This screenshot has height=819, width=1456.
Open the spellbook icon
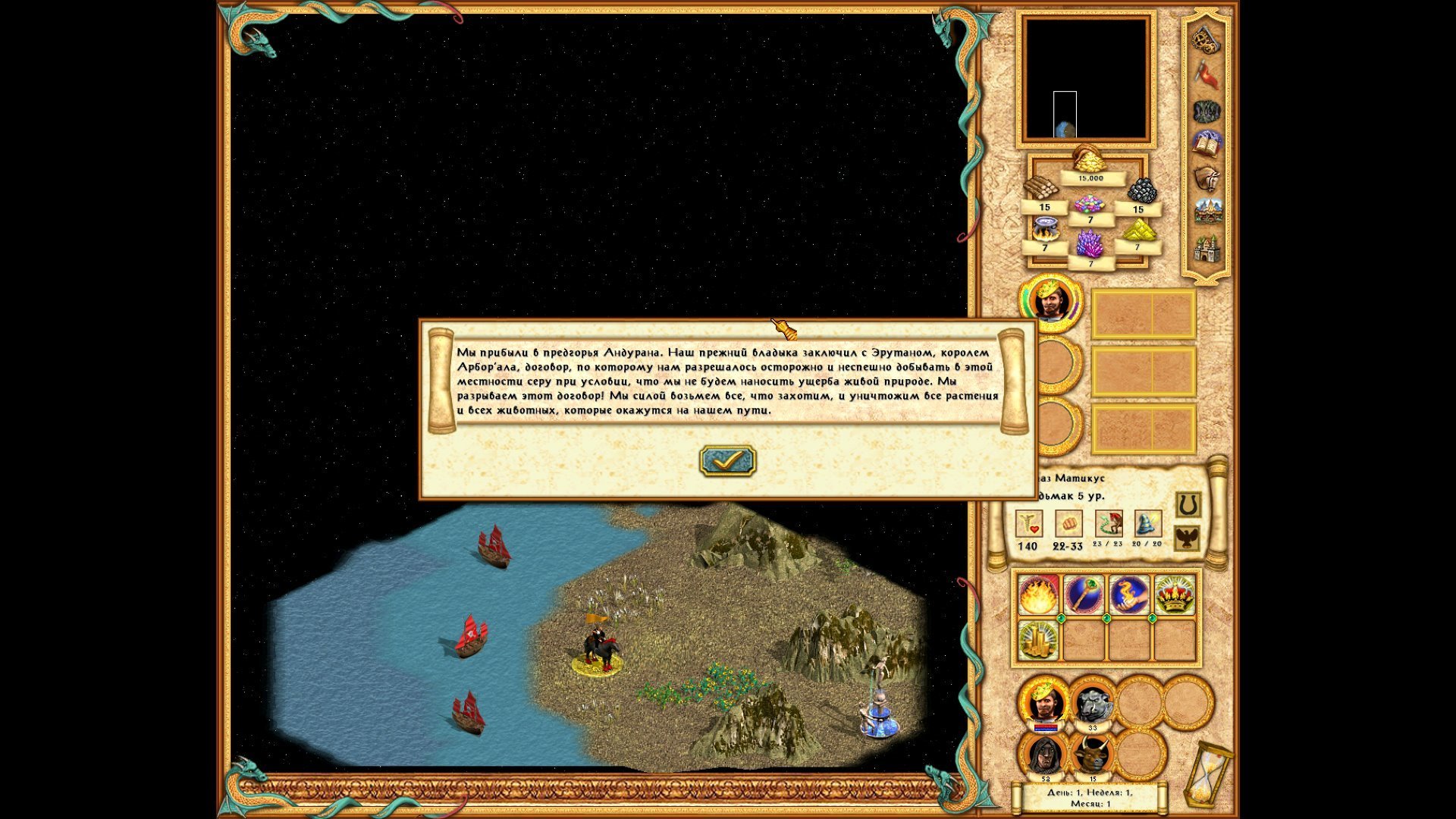click(1207, 143)
